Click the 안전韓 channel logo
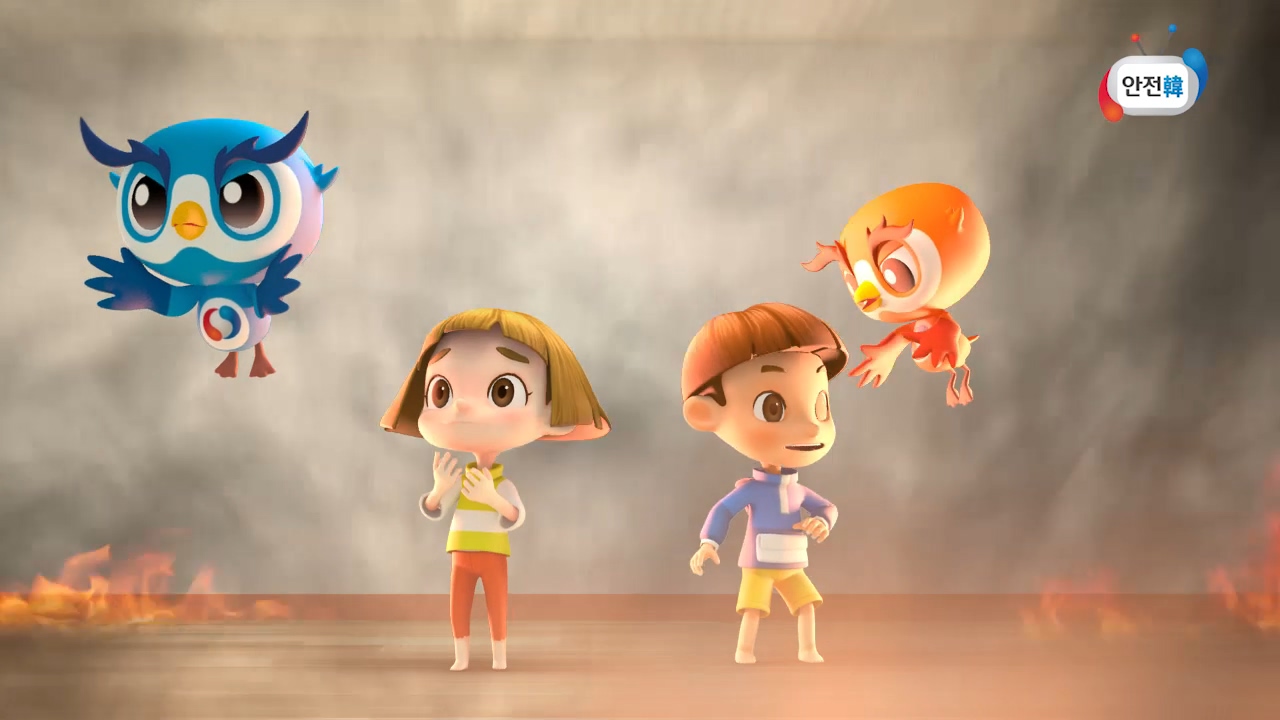 pos(1152,84)
